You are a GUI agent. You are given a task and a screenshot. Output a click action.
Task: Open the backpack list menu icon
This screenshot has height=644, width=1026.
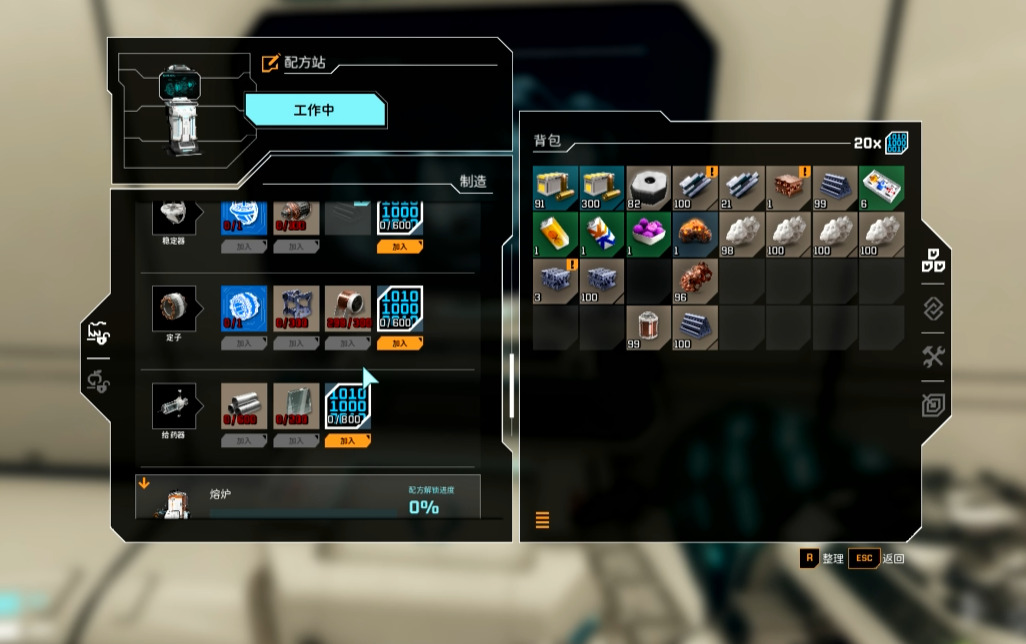click(543, 520)
